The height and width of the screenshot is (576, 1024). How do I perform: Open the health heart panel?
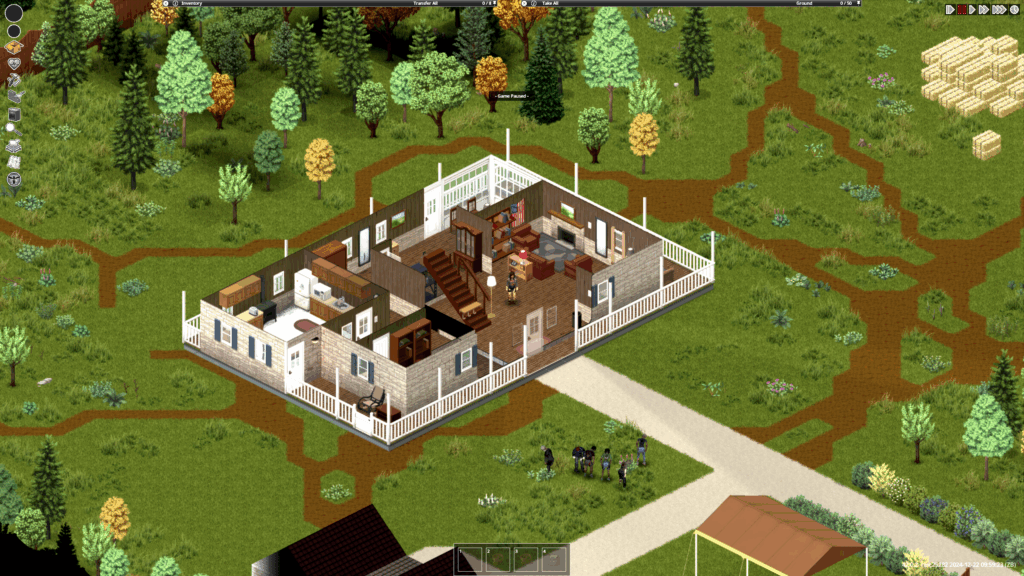(x=14, y=62)
